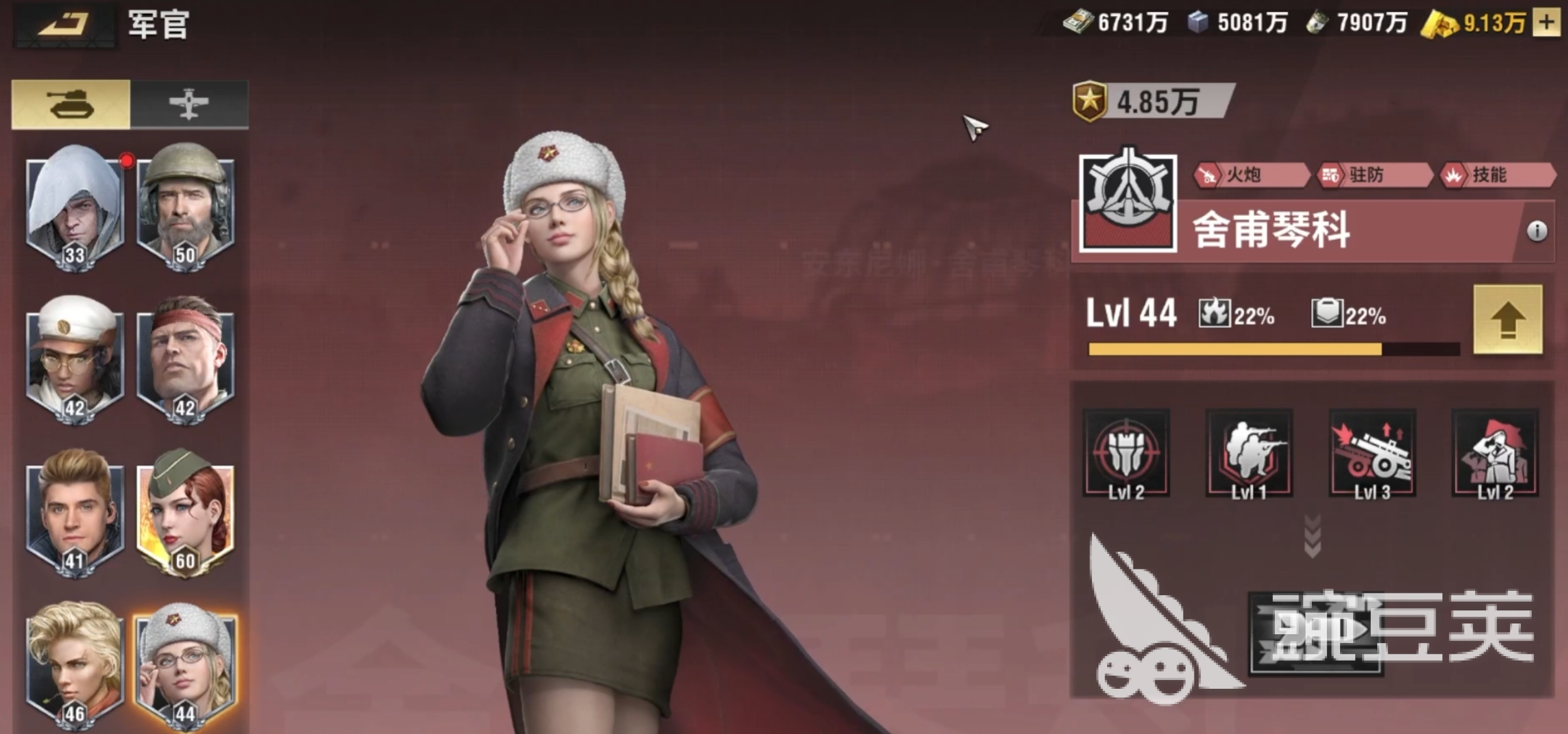Upgrade officer with the yellow arrow button
The width and height of the screenshot is (1568, 734).
pyautogui.click(x=1507, y=320)
